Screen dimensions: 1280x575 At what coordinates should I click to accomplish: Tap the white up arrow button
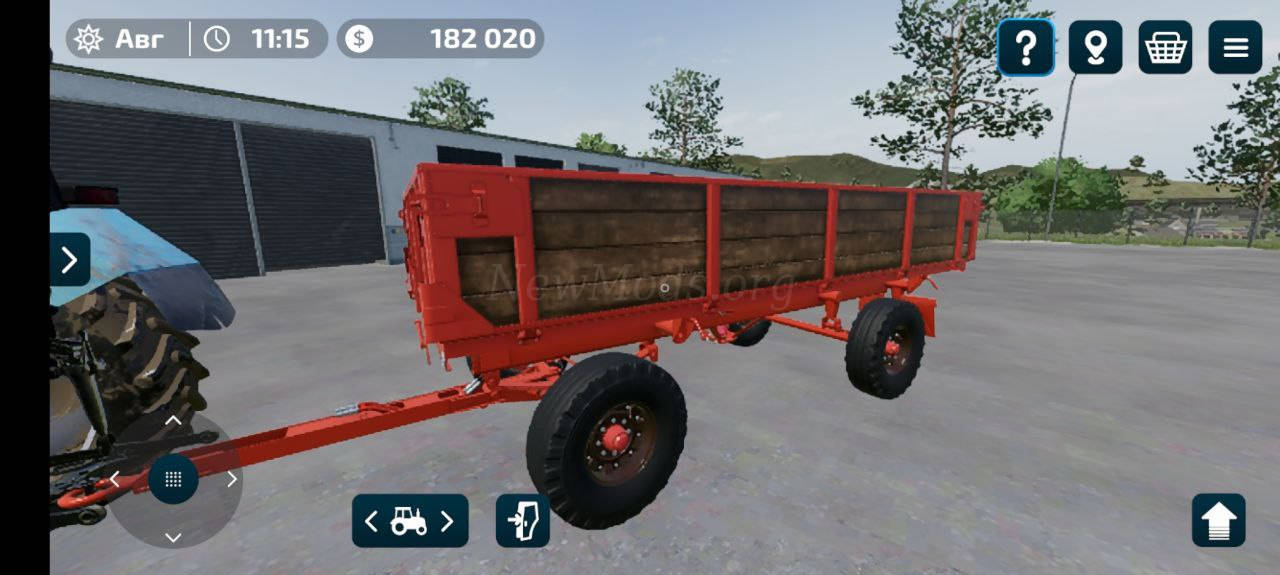pos(1218,521)
